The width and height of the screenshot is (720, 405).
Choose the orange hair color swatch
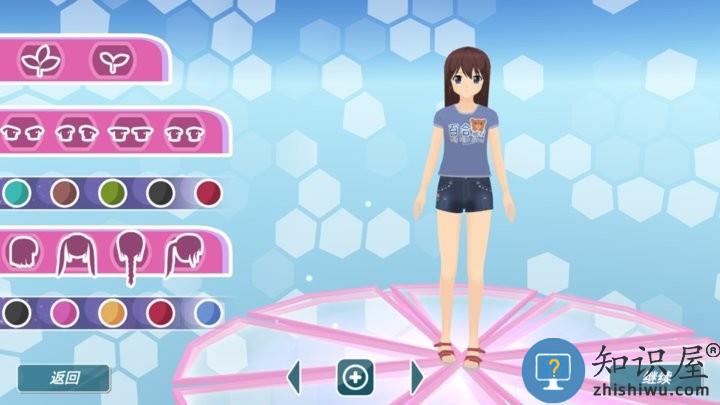[112, 313]
